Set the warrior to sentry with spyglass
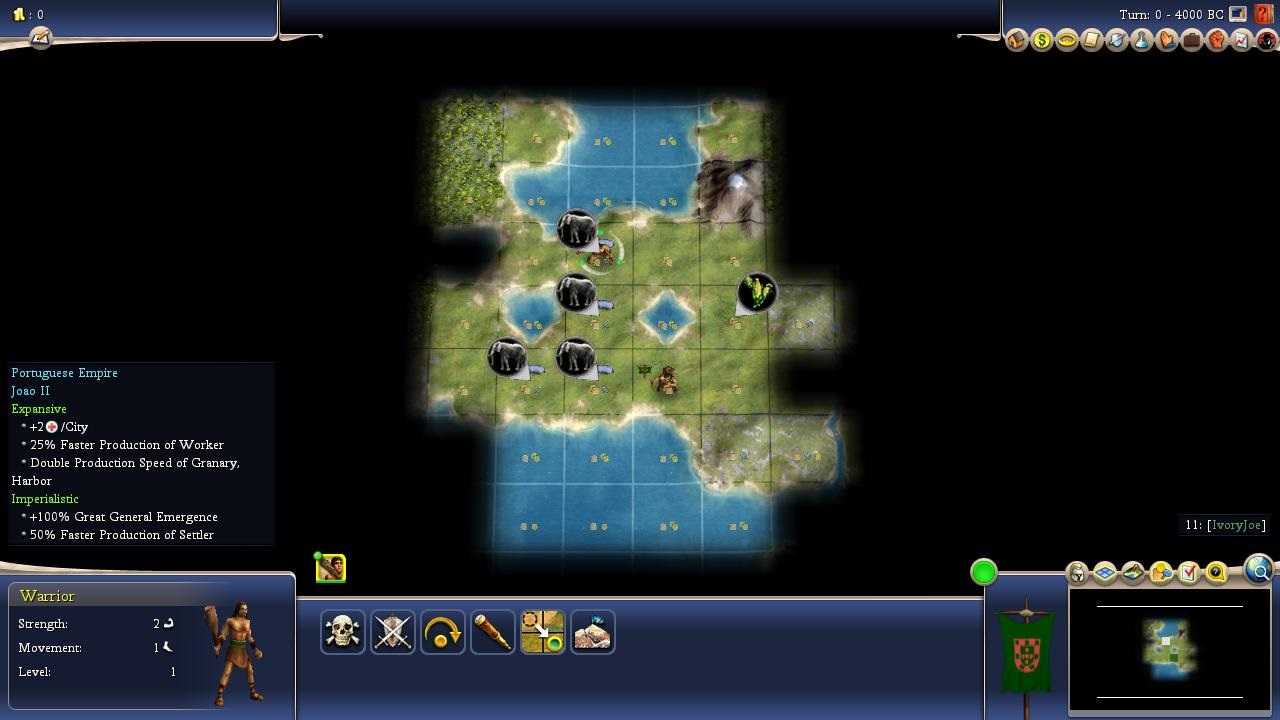The width and height of the screenshot is (1280, 720). pyautogui.click(x=493, y=632)
